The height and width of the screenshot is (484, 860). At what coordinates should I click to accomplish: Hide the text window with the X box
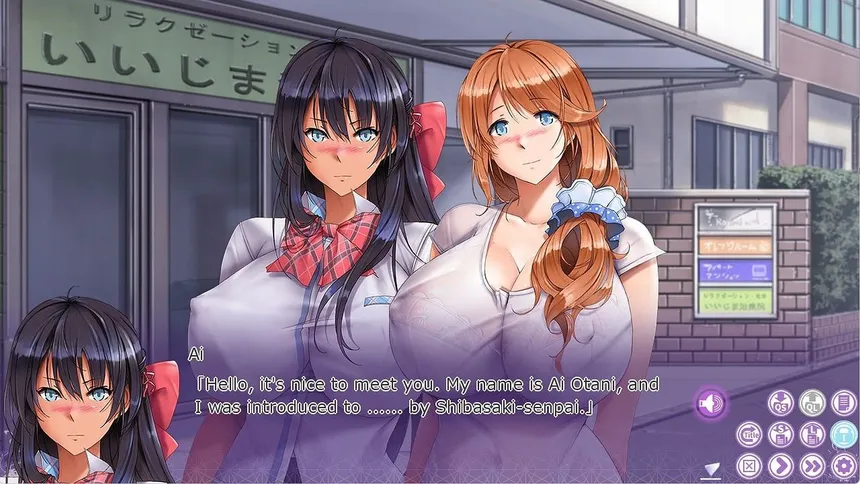[x=749, y=465]
